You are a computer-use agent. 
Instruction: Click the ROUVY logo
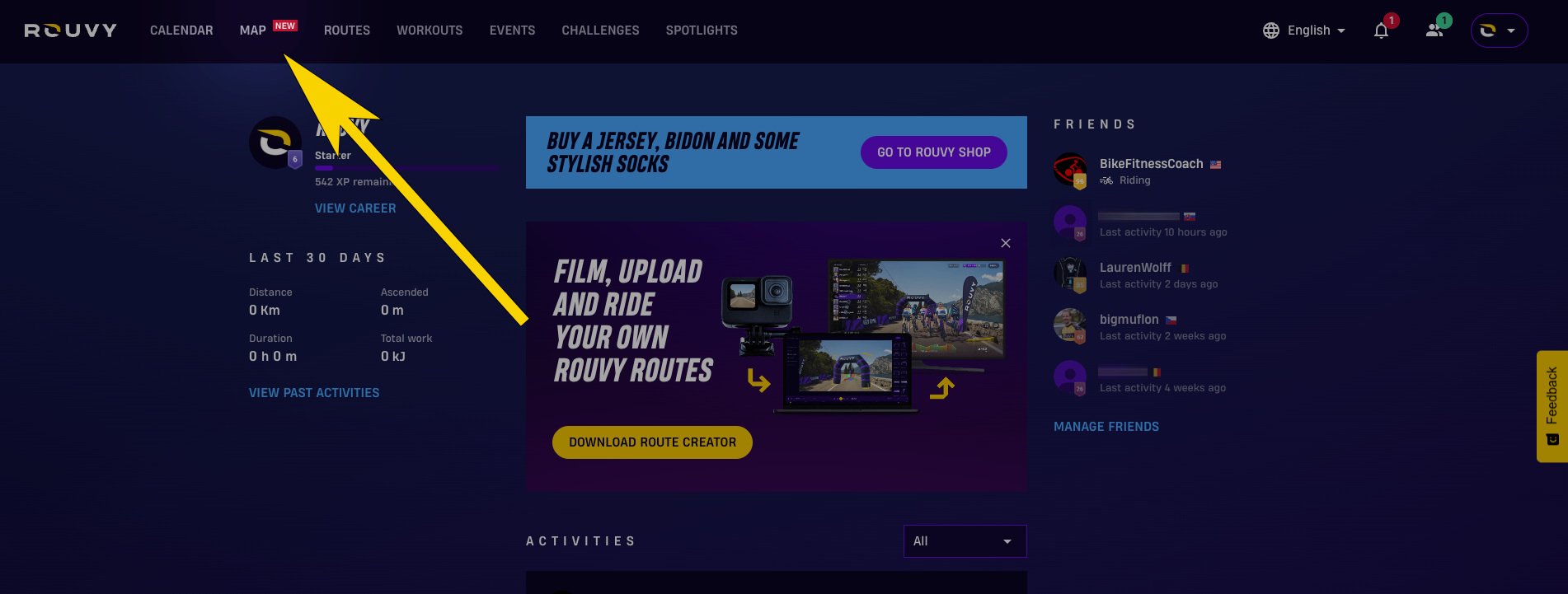coord(70,30)
